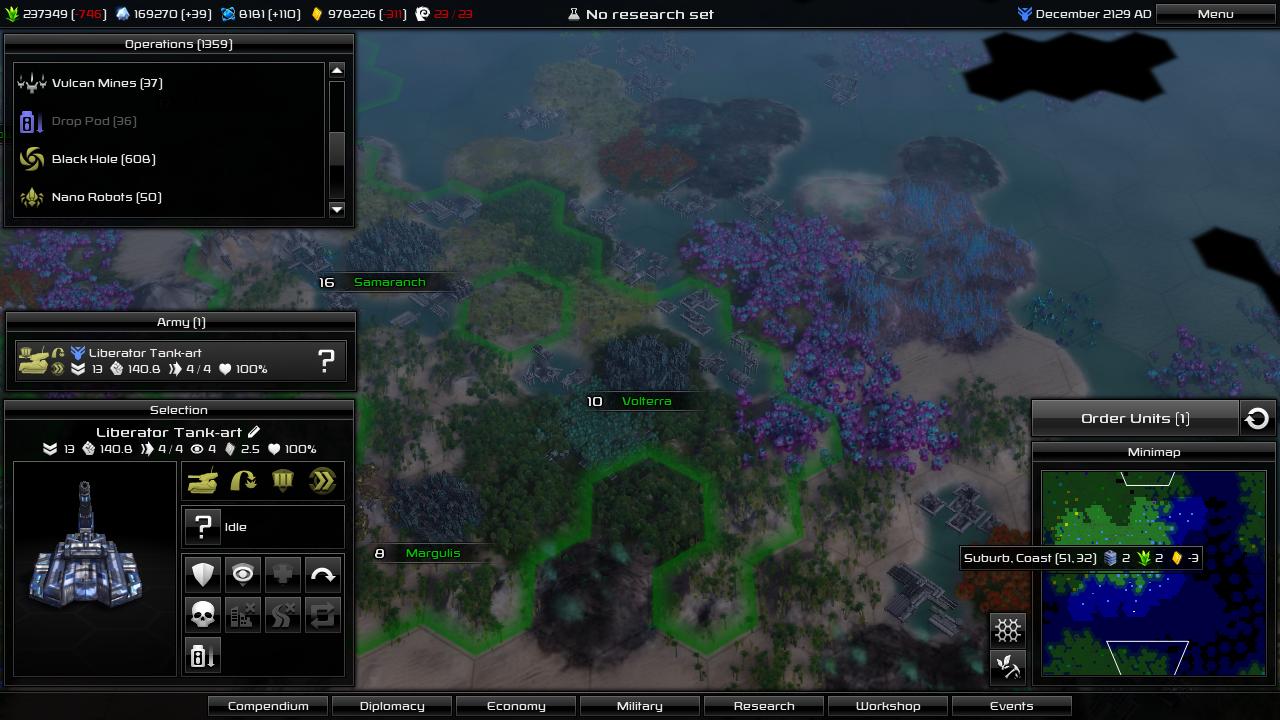The image size is (1280, 720).
Task: Open the Compendium
Action: coord(268,706)
